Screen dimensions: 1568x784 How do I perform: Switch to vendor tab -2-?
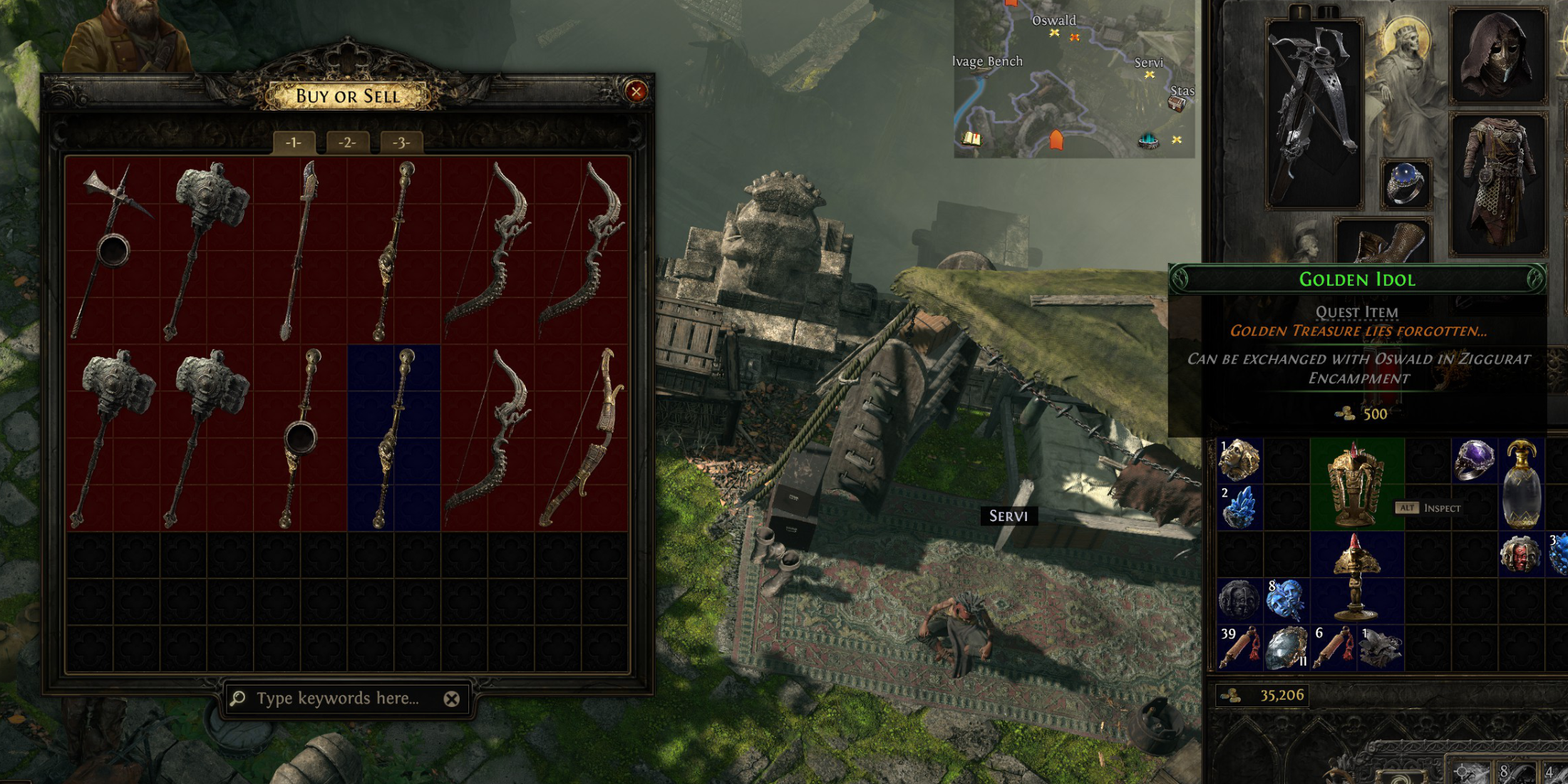pyautogui.click(x=347, y=143)
